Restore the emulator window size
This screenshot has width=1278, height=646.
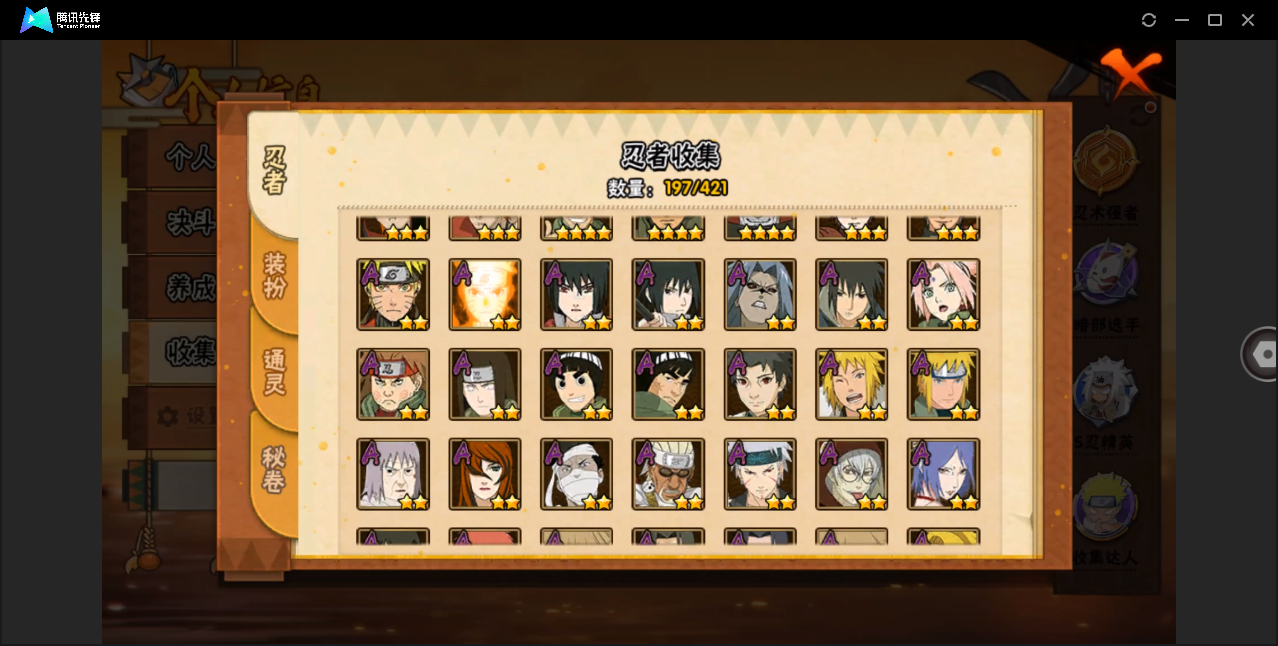[1215, 20]
